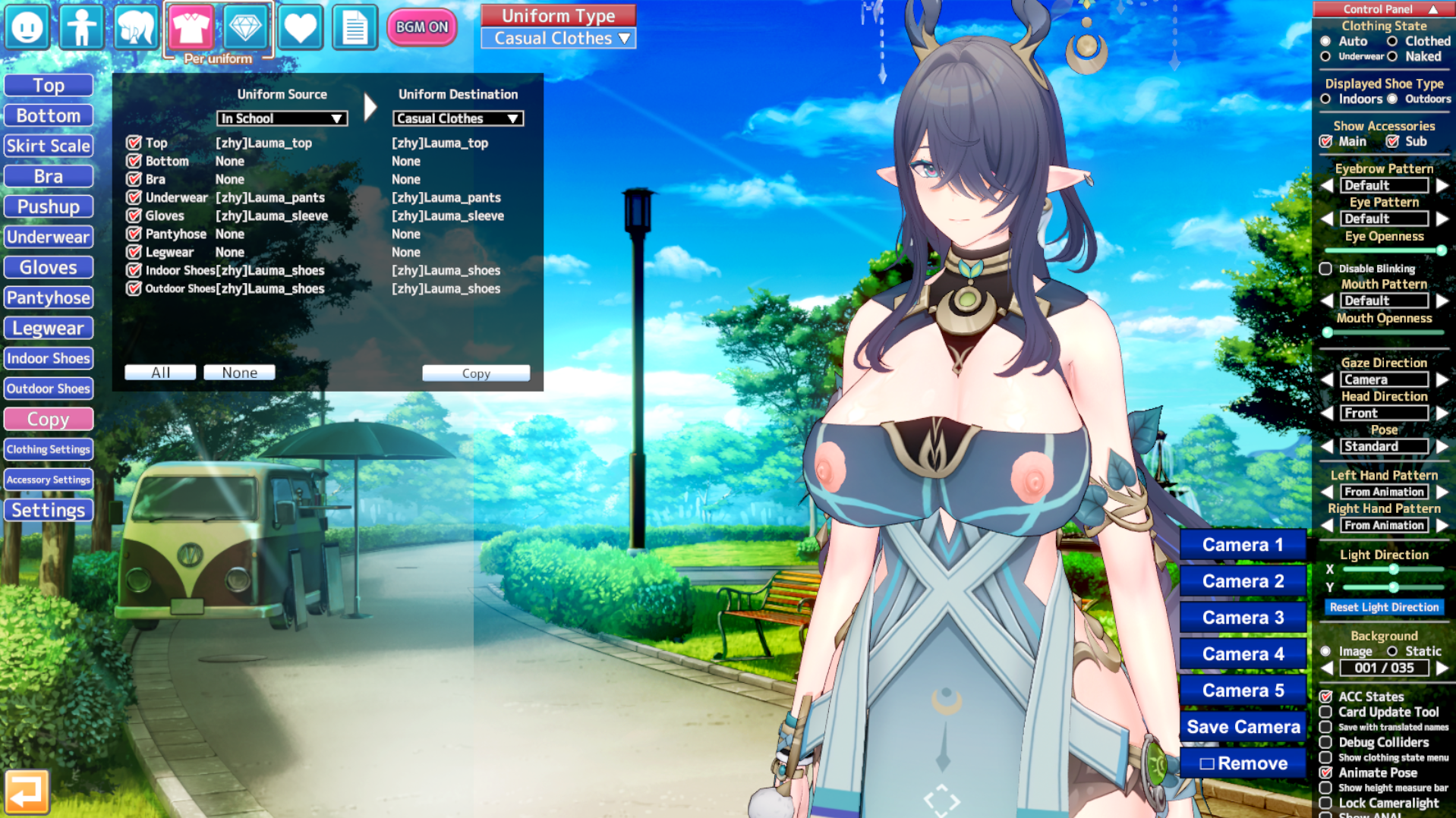Open Accessory Settings section
Viewport: 1456px width, 818px height.
pos(49,480)
